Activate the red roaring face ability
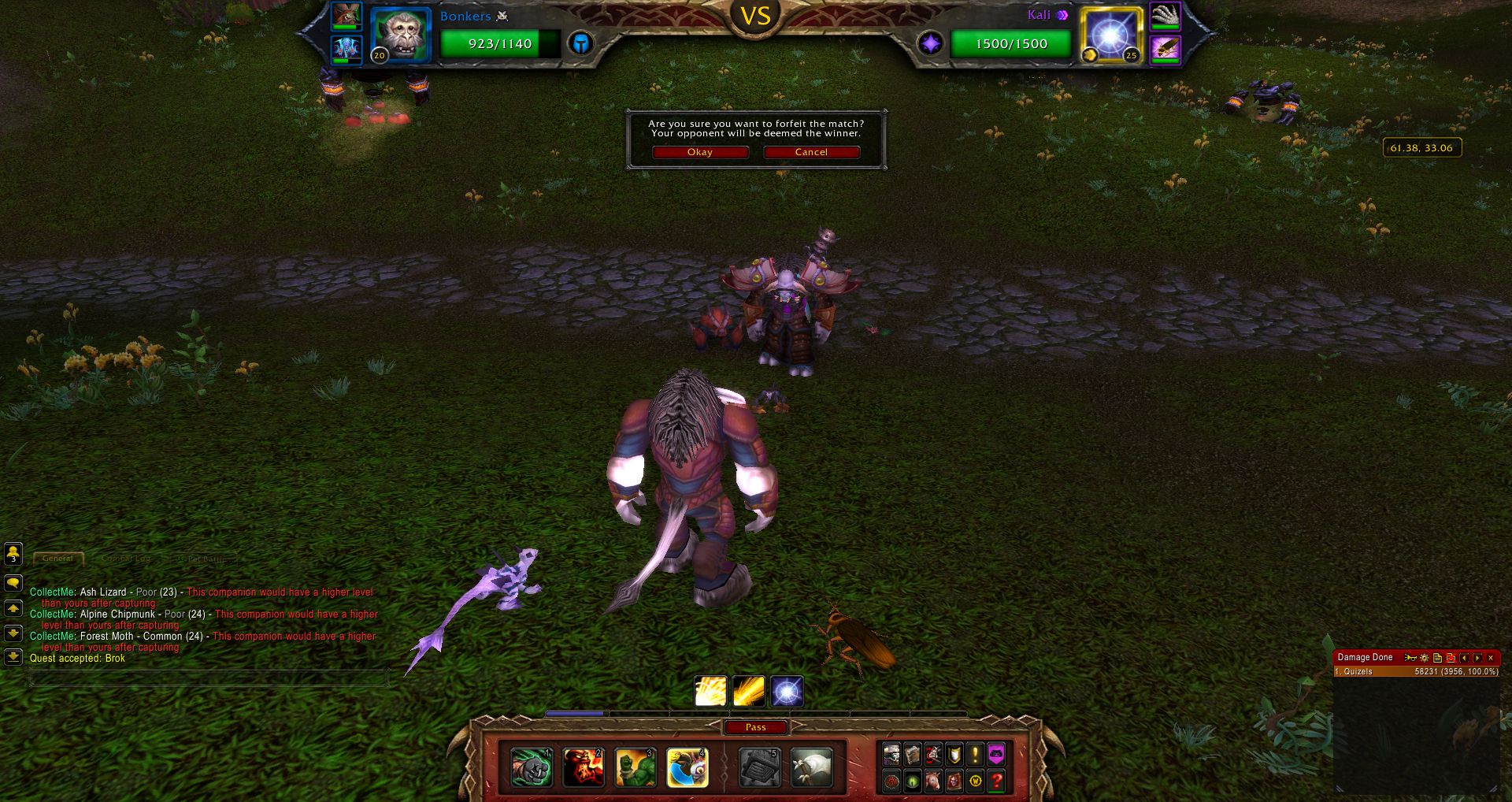This screenshot has width=1512, height=802. click(583, 767)
